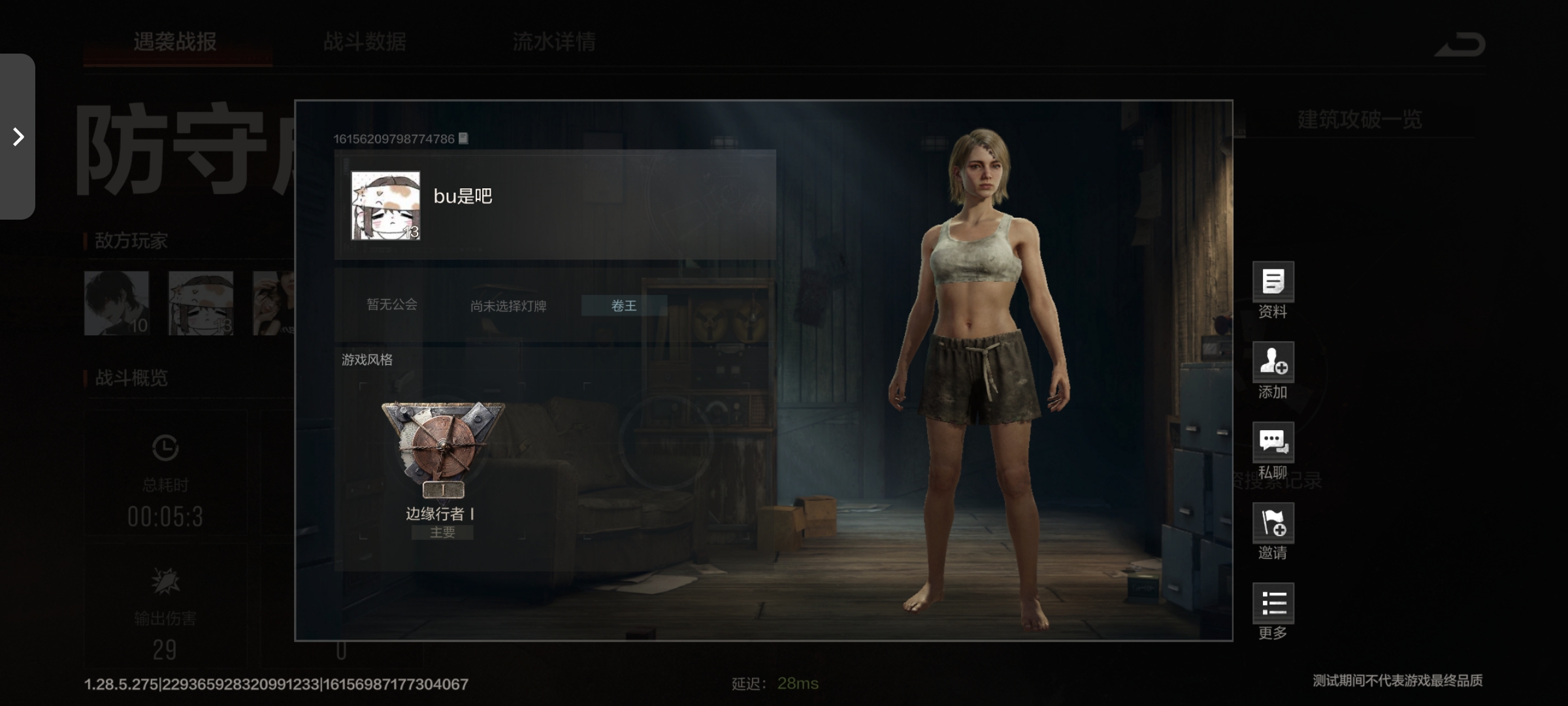This screenshot has width=1568, height=706.
Task: Tap the 尚未选择灯牌 placeholder
Action: tap(508, 305)
